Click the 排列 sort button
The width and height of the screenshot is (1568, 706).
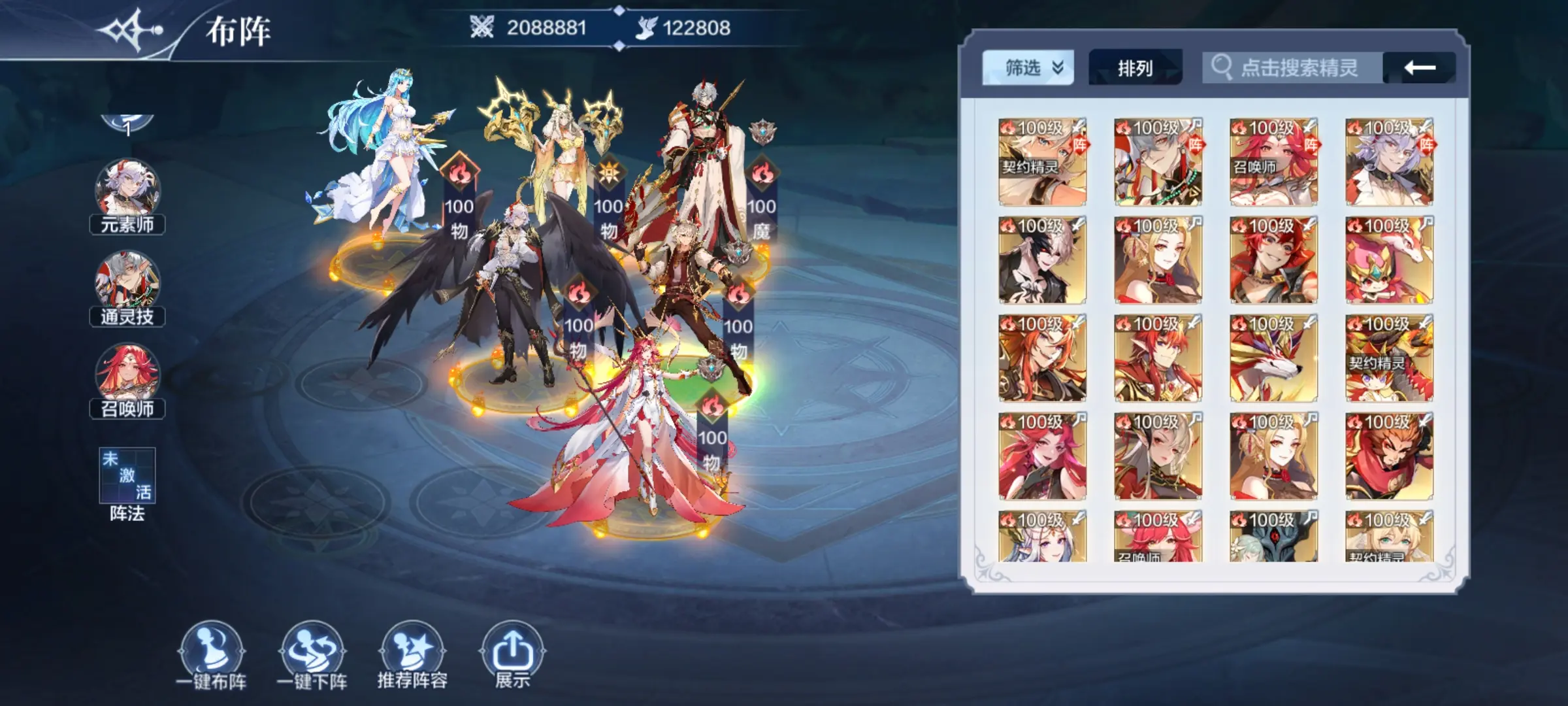coord(1135,67)
